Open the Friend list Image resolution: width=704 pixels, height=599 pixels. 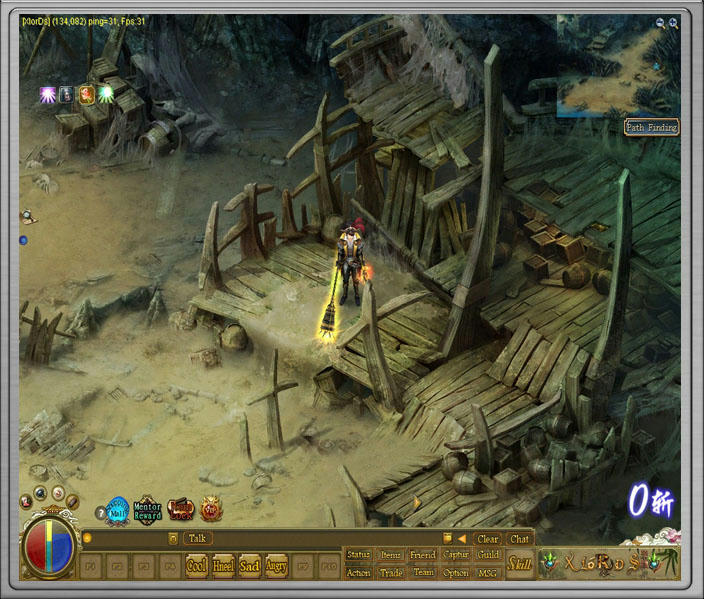(423, 555)
